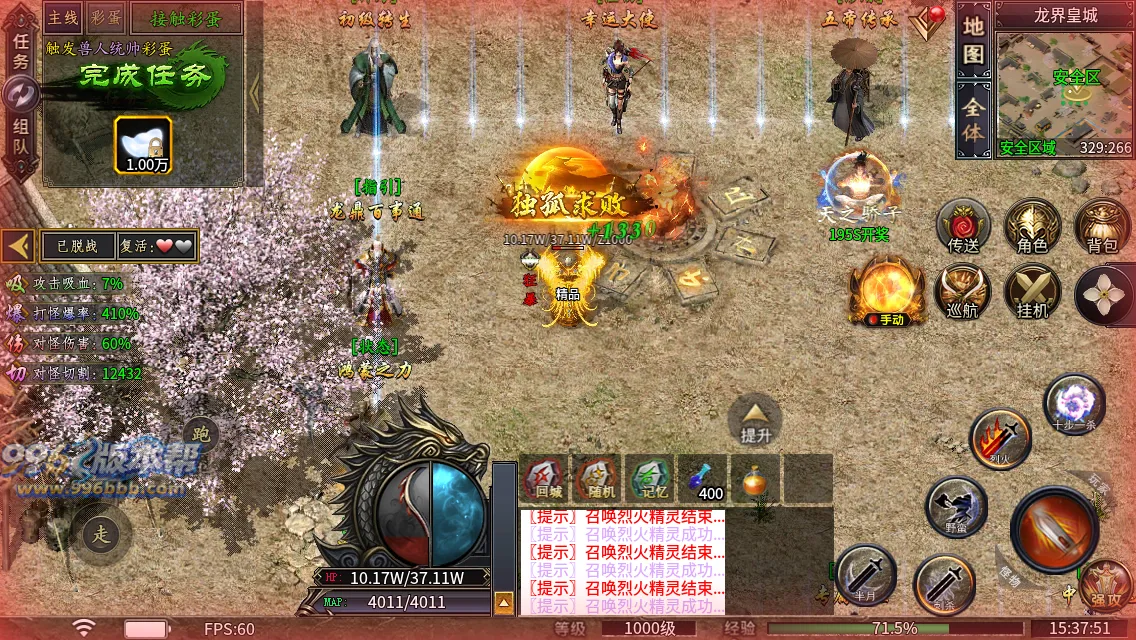Viewport: 1136px width, 640px height.
Task: Start 挂机 auto-battle
Action: point(1032,294)
